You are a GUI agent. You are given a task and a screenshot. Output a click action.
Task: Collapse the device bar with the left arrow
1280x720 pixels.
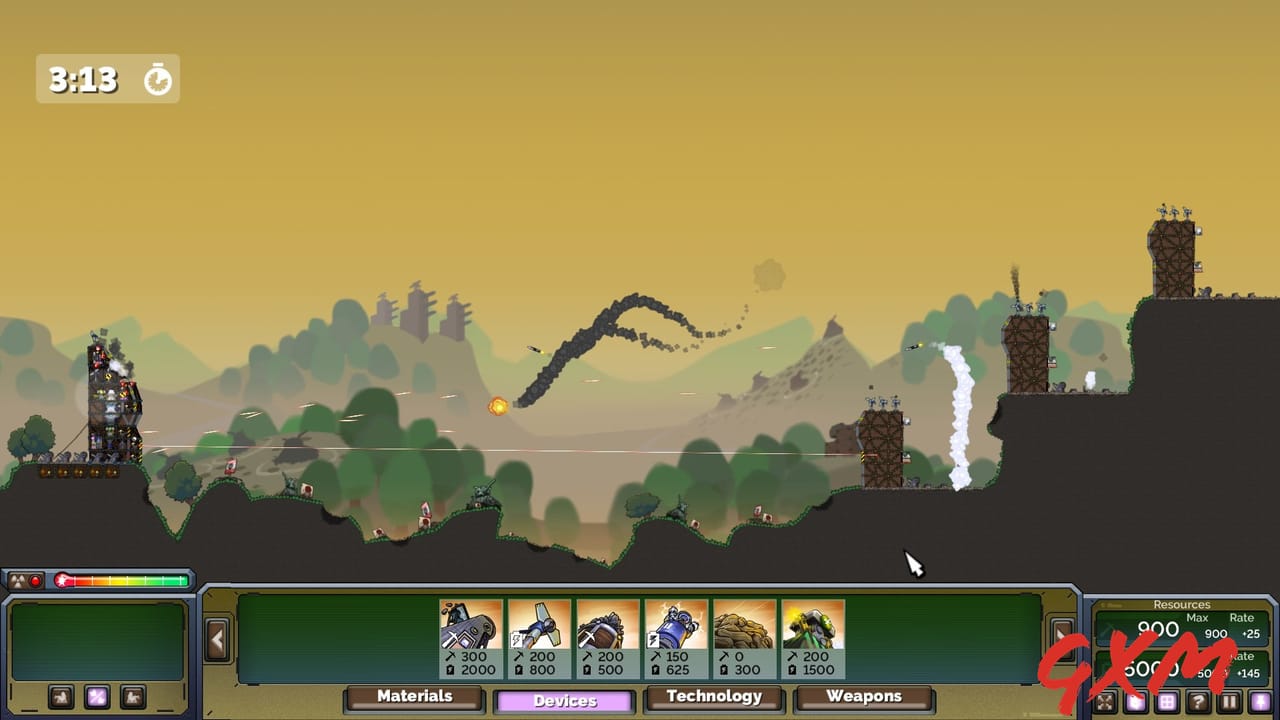tap(217, 638)
